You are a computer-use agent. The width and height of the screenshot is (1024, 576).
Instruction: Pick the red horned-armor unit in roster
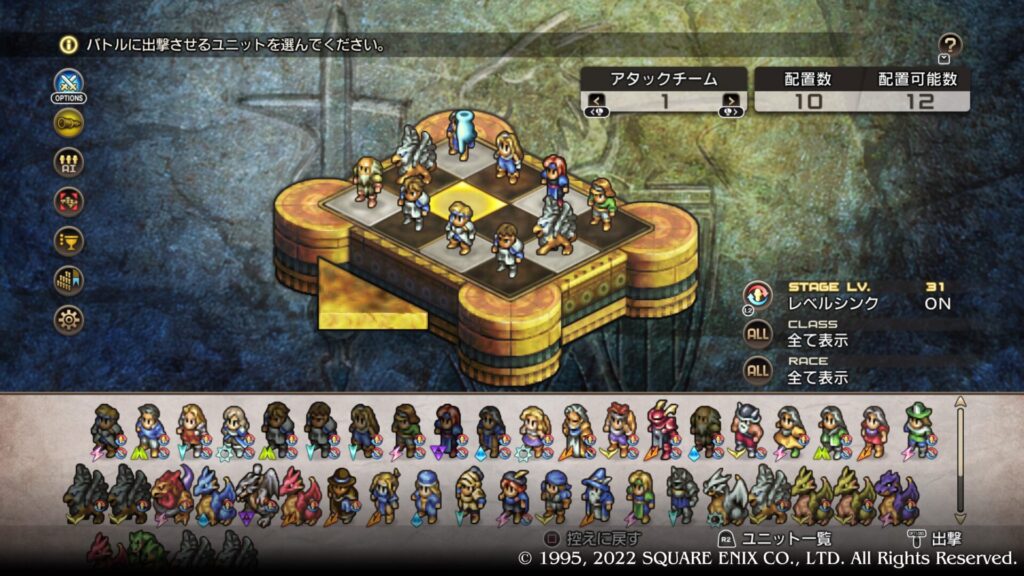pyautogui.click(x=662, y=428)
